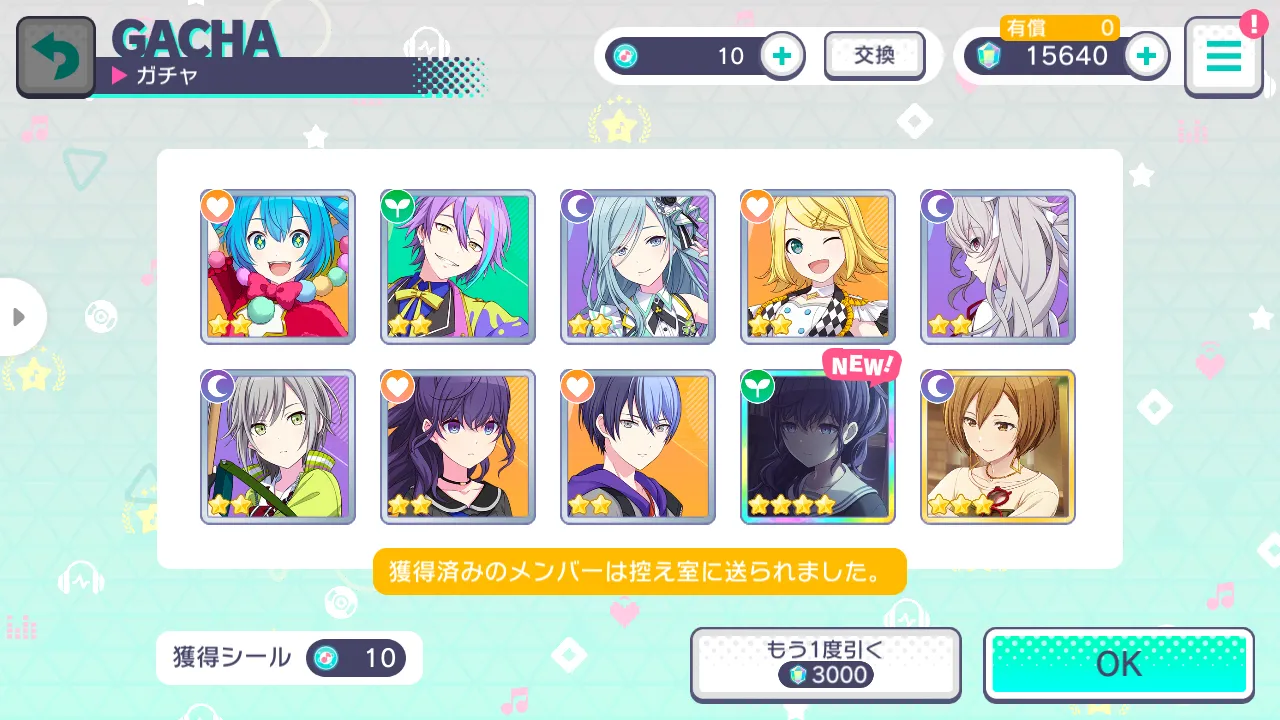1280x720 pixels.
Task: Select the dark-purple-haired girl with choker
Action: (458, 447)
